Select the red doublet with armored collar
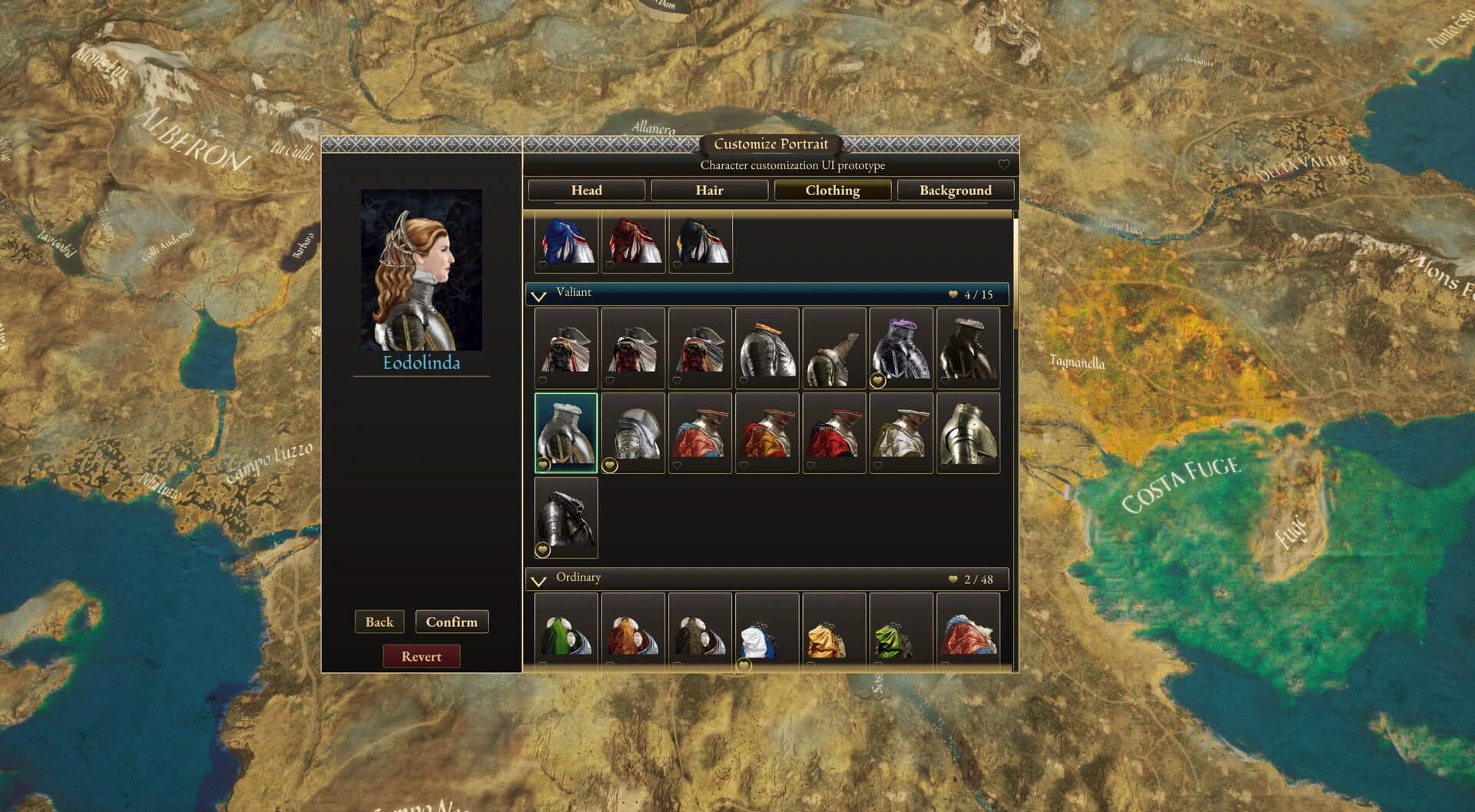The image size is (1475, 812). pyautogui.click(x=835, y=430)
